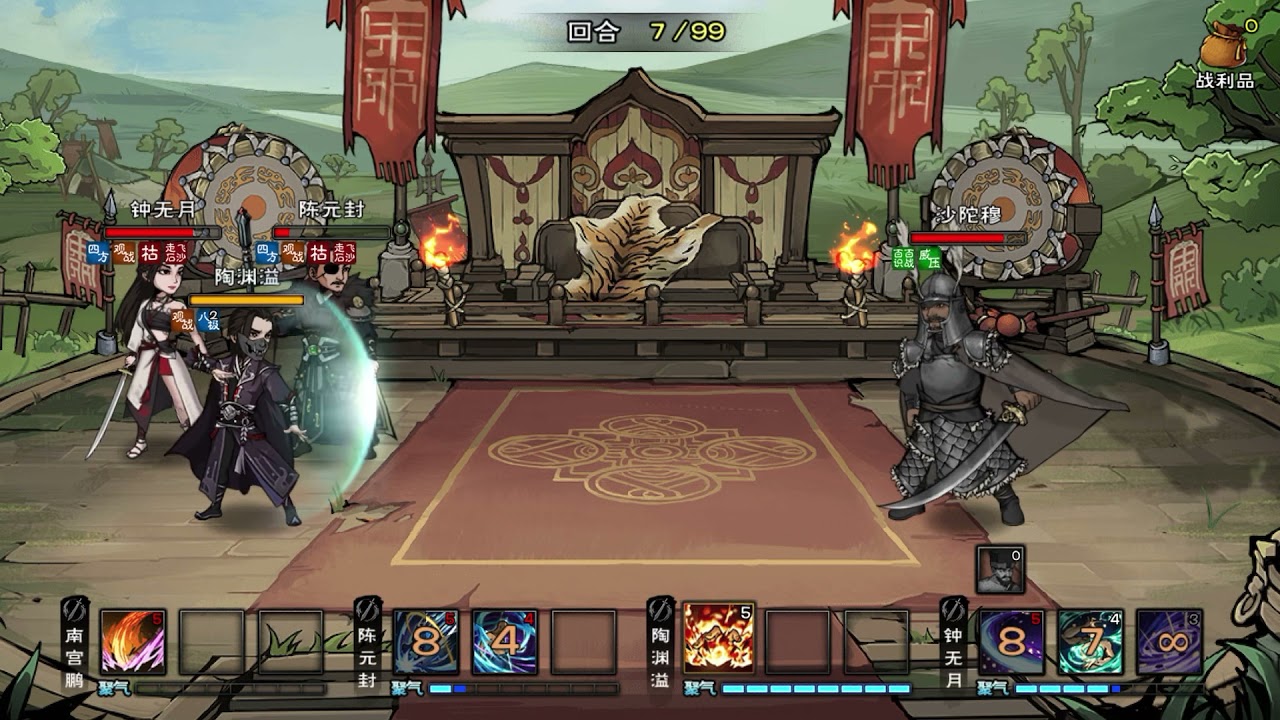Select 陈元封's skill showing number 4
Screen dimensions: 1280x720
[504, 642]
